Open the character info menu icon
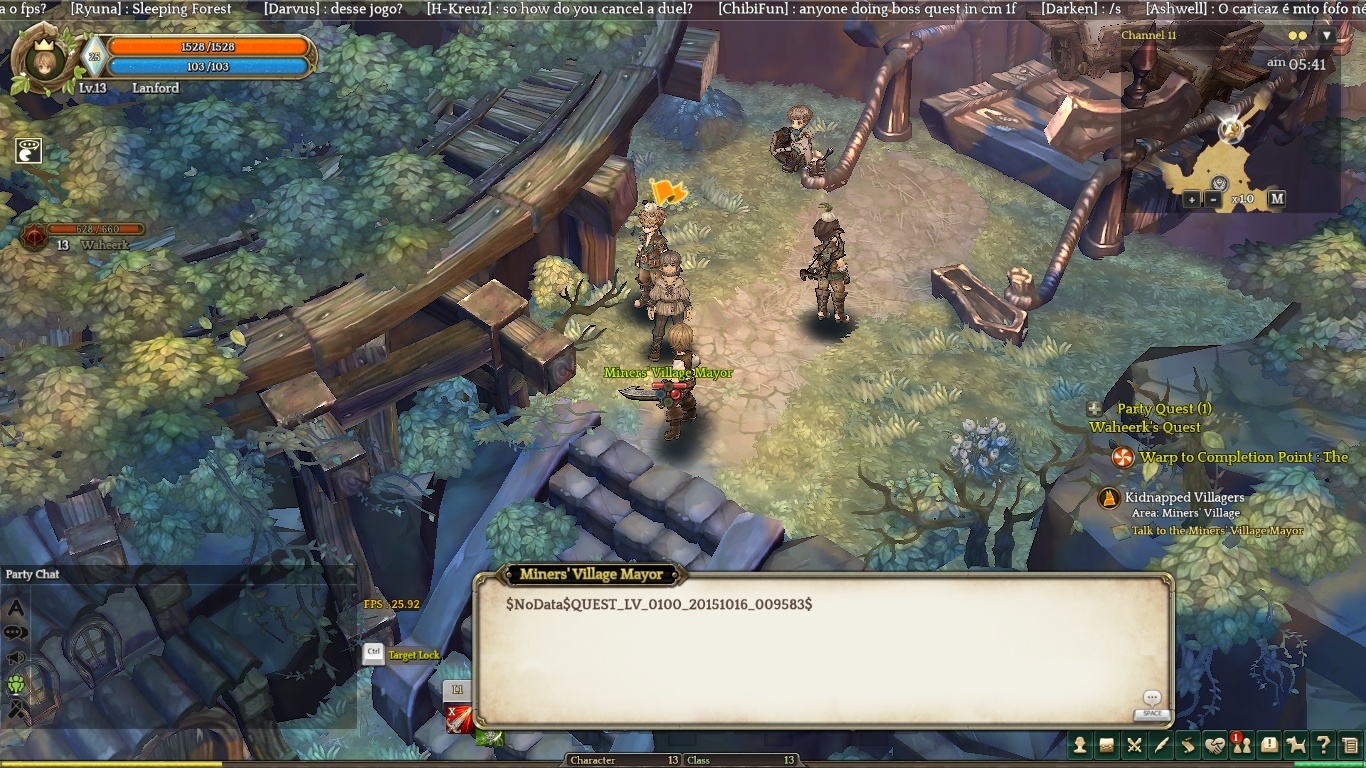 pyautogui.click(x=1081, y=745)
